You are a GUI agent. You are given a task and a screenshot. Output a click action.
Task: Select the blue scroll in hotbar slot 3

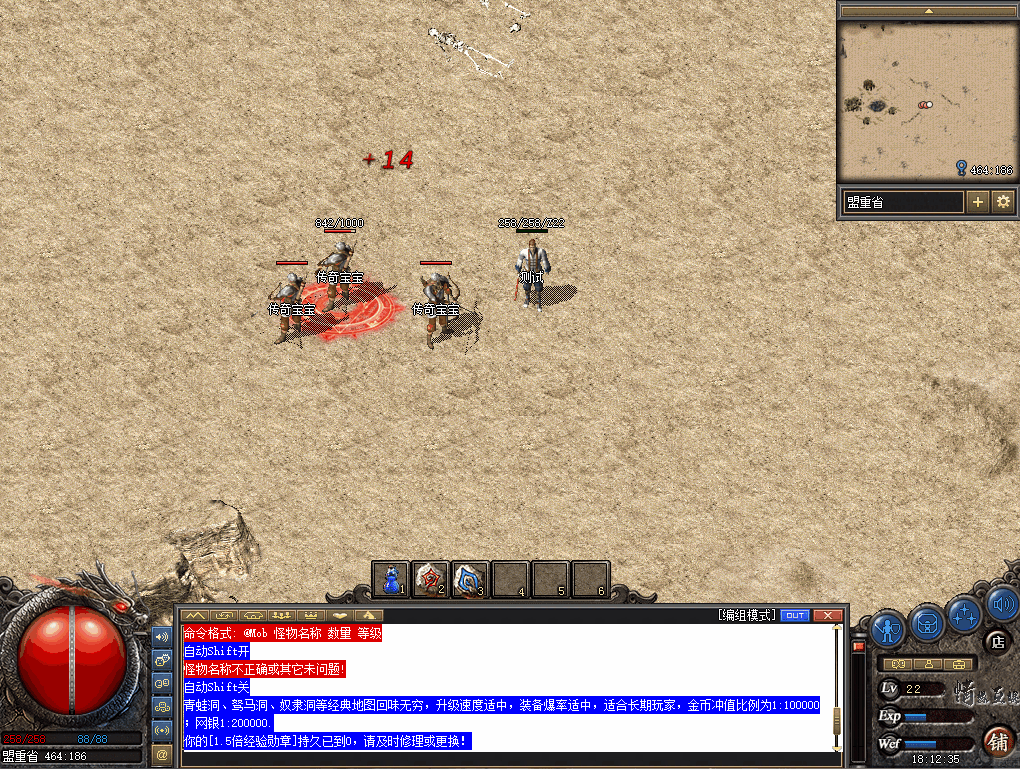470,578
